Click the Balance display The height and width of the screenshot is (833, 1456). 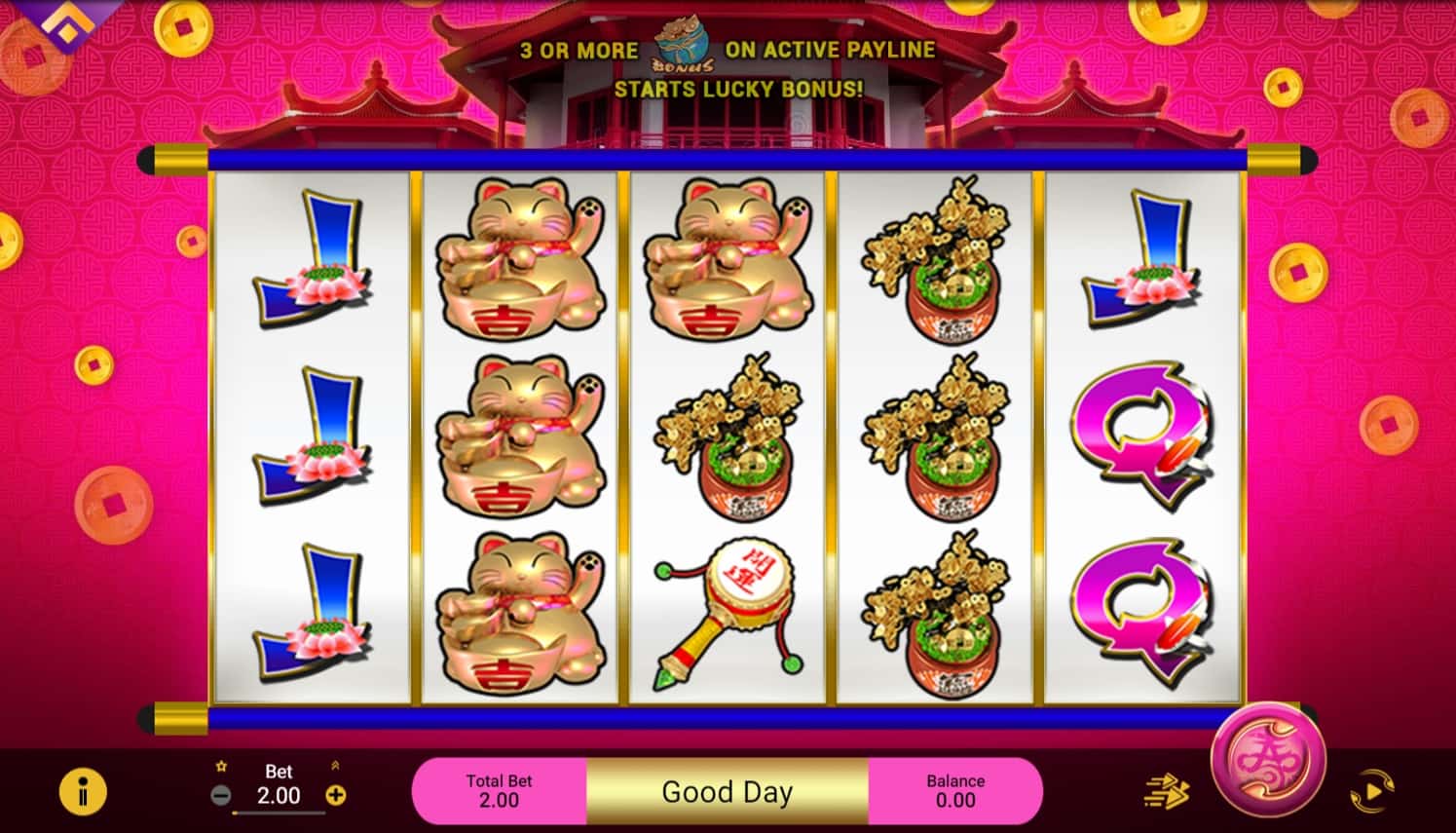coord(955,790)
